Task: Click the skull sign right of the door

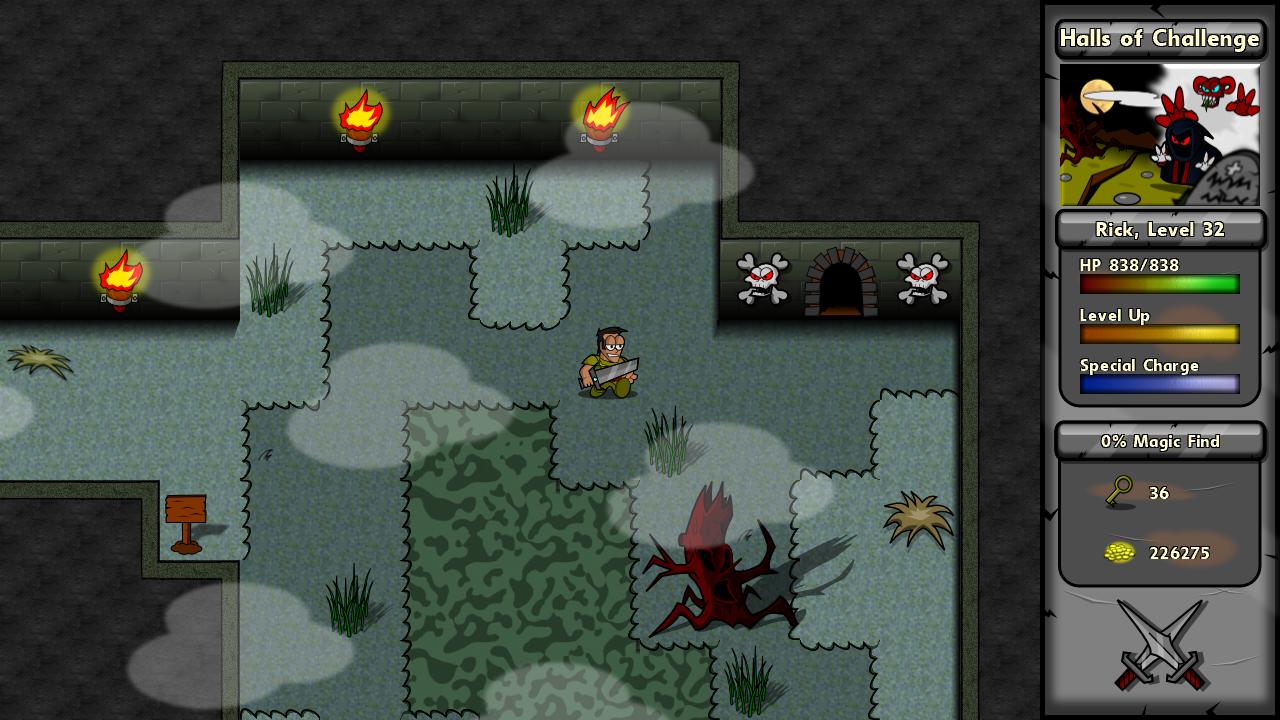Action: [x=921, y=280]
